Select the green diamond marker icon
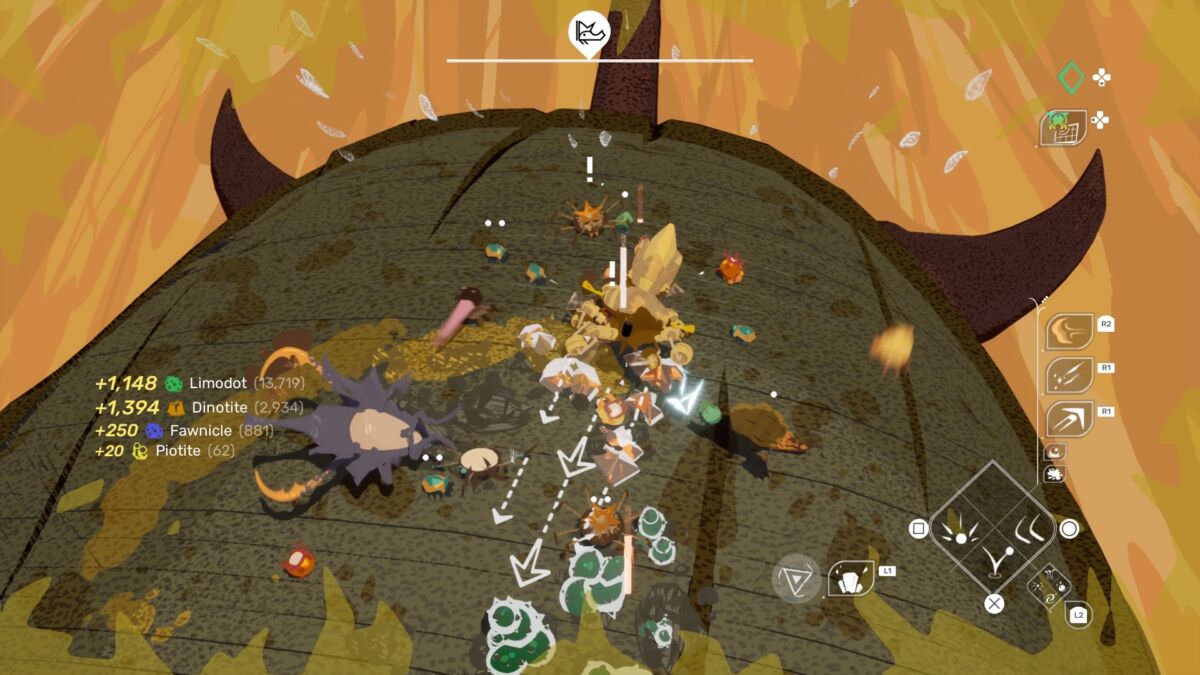This screenshot has width=1200, height=675. pos(1070,77)
